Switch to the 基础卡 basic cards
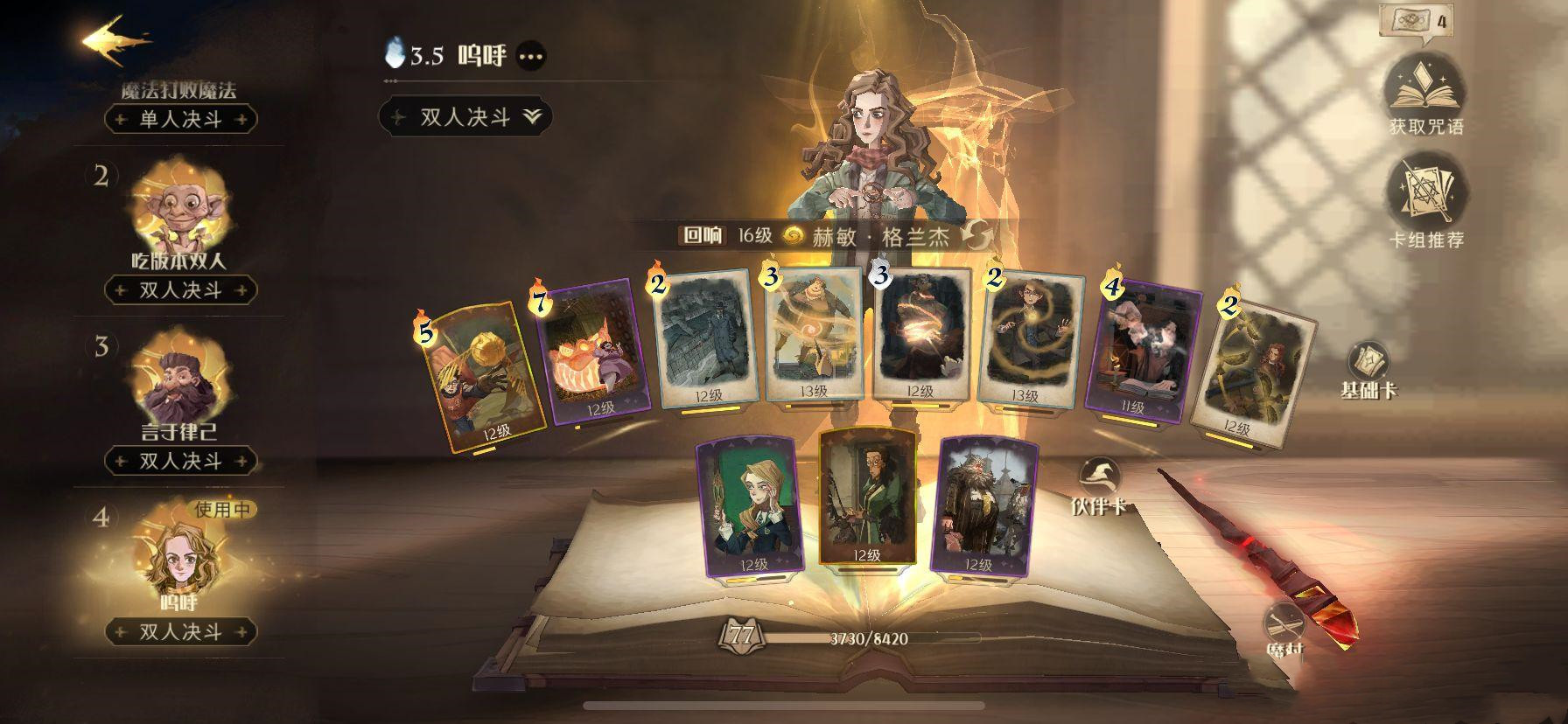The height and width of the screenshot is (724, 1568). coord(1368,371)
